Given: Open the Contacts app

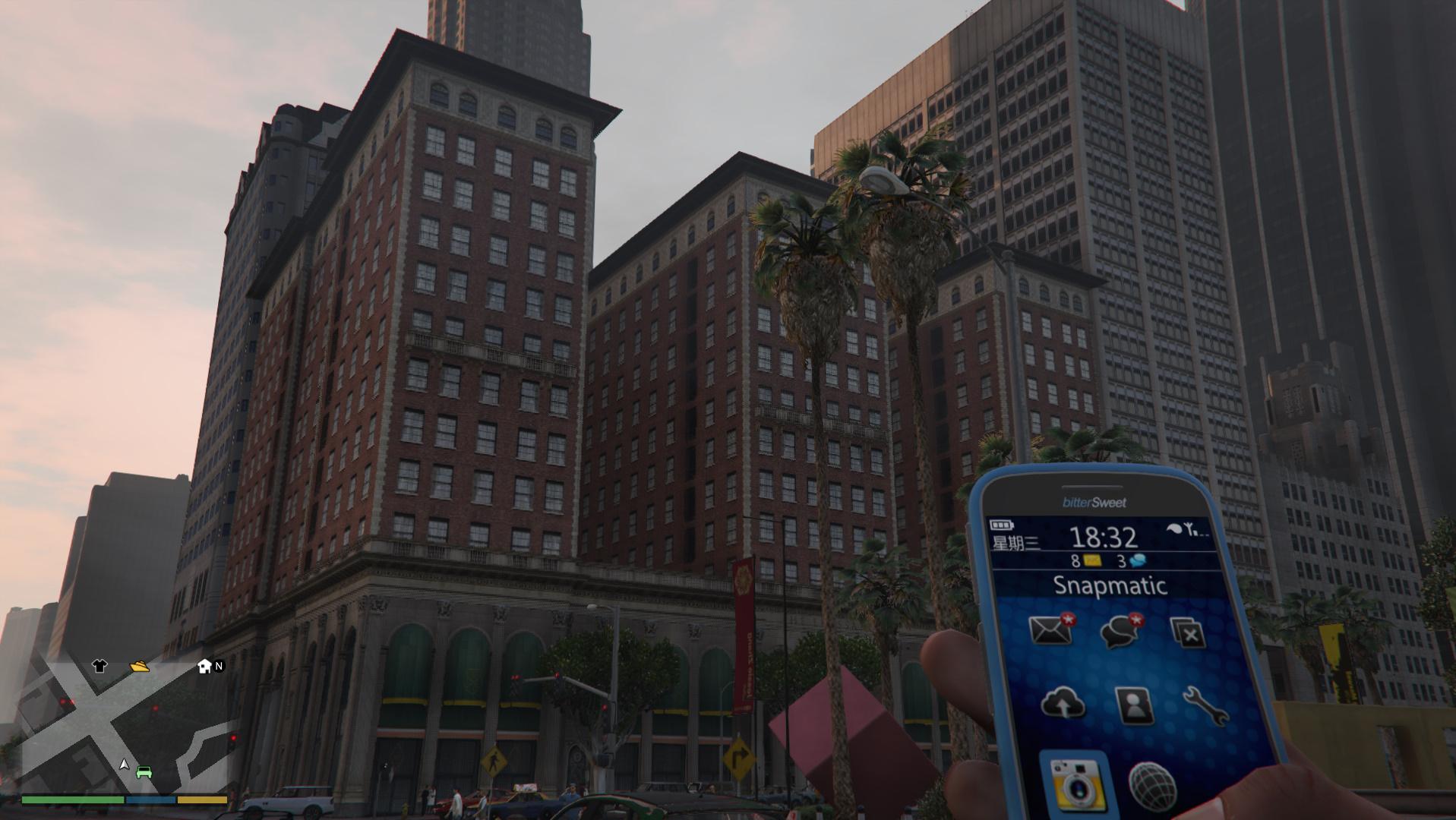Looking at the screenshot, I should (x=1132, y=705).
